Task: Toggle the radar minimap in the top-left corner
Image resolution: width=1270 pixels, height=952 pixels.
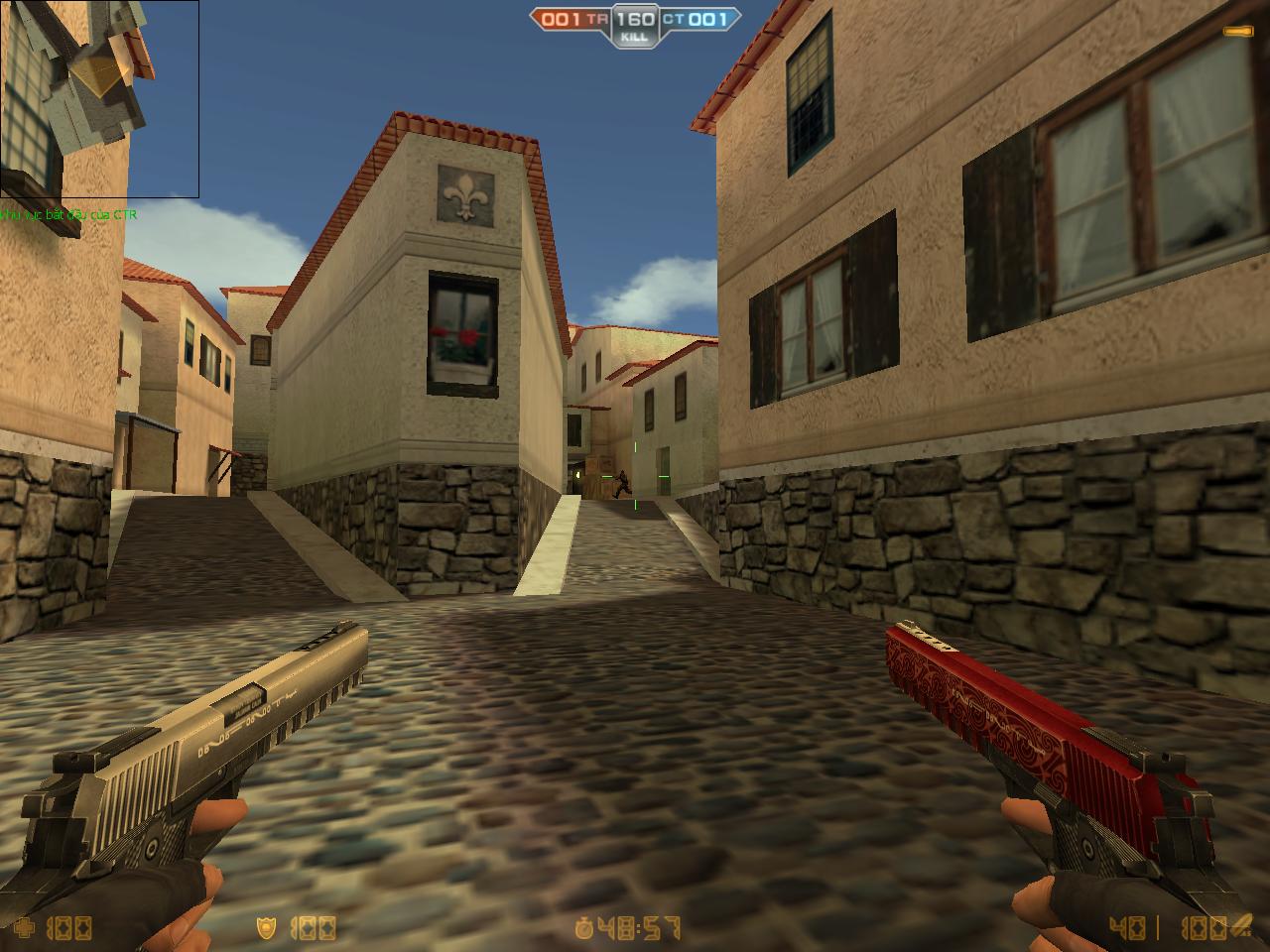Action: pyautogui.click(x=99, y=99)
